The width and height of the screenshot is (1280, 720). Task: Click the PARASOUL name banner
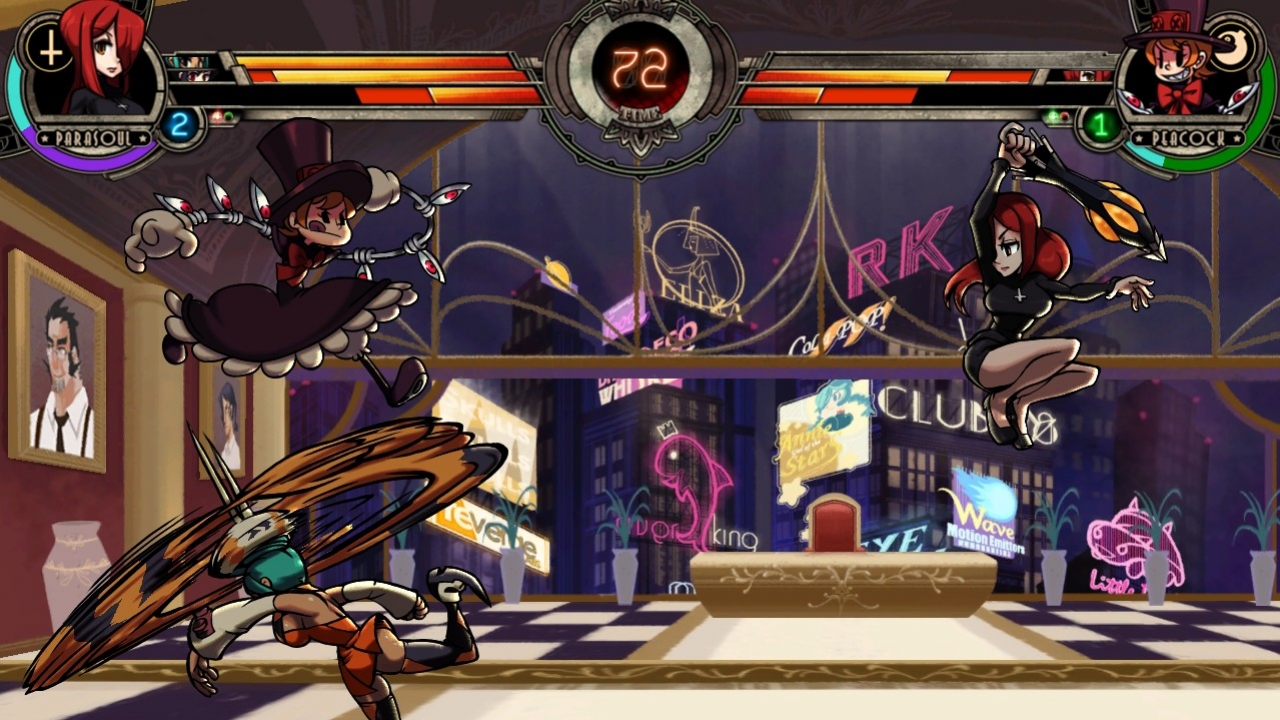[x=95, y=136]
